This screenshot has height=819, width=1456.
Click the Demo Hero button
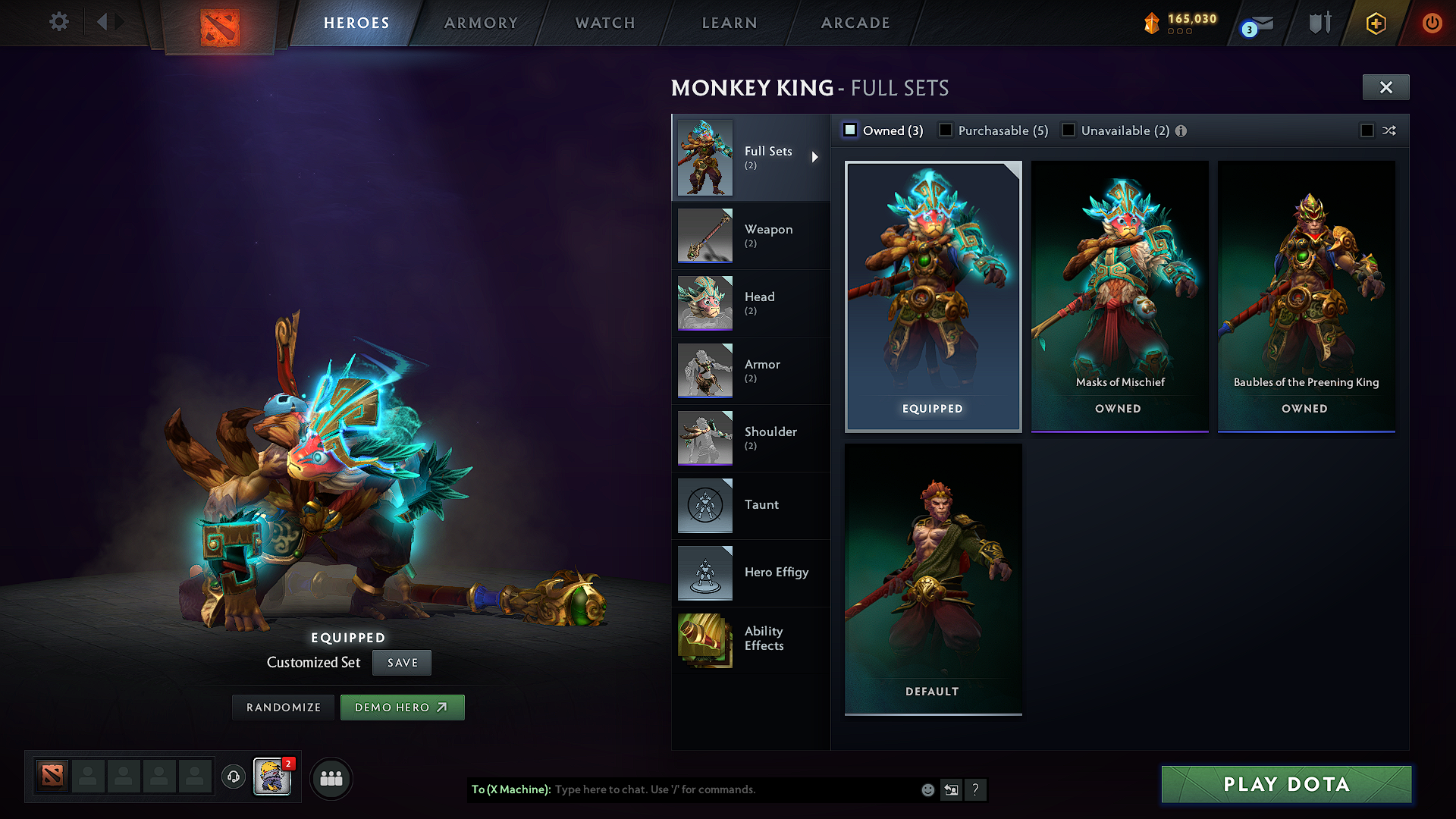(402, 707)
